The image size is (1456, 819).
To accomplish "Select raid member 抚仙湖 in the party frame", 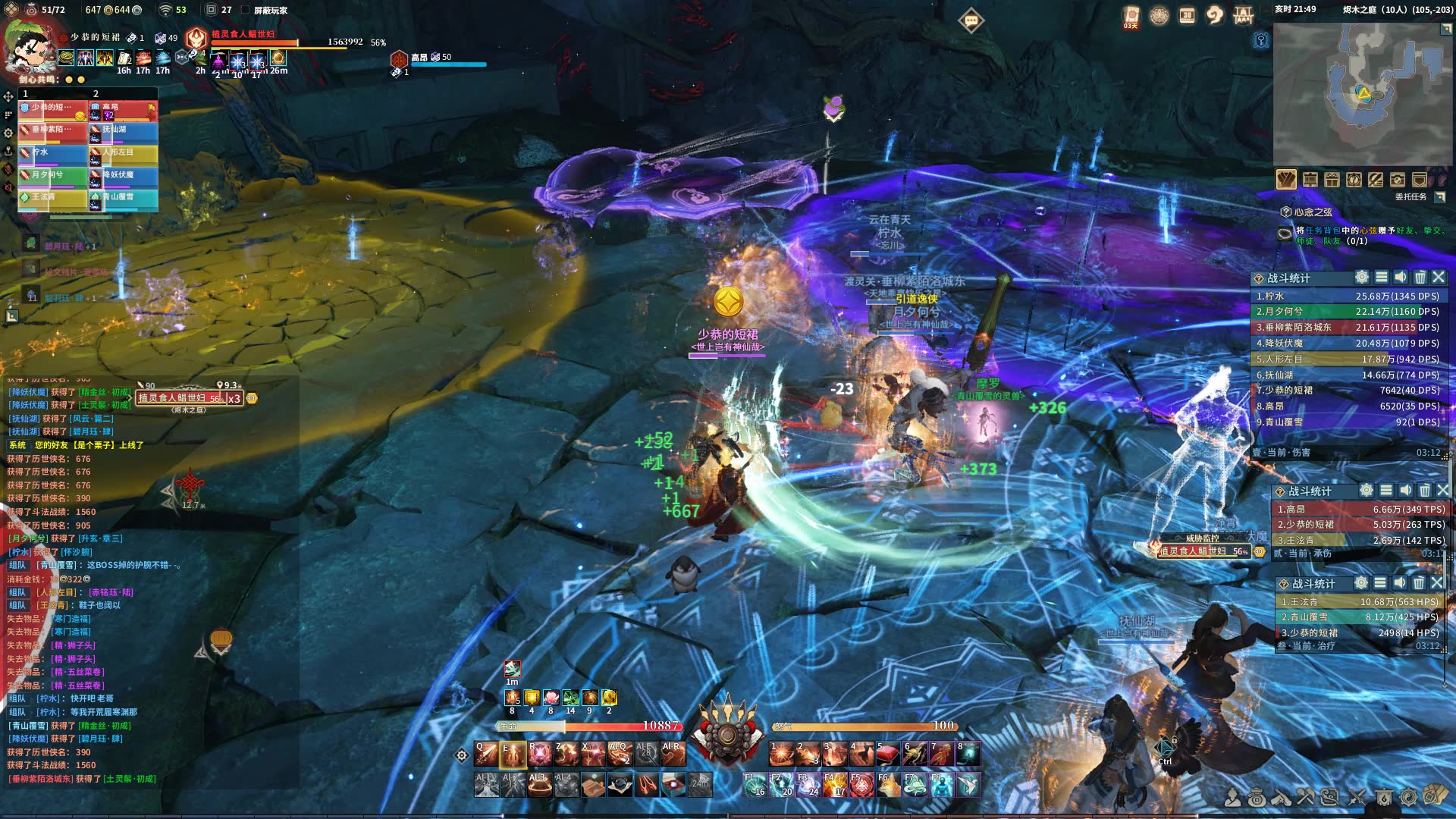I will pos(124,131).
